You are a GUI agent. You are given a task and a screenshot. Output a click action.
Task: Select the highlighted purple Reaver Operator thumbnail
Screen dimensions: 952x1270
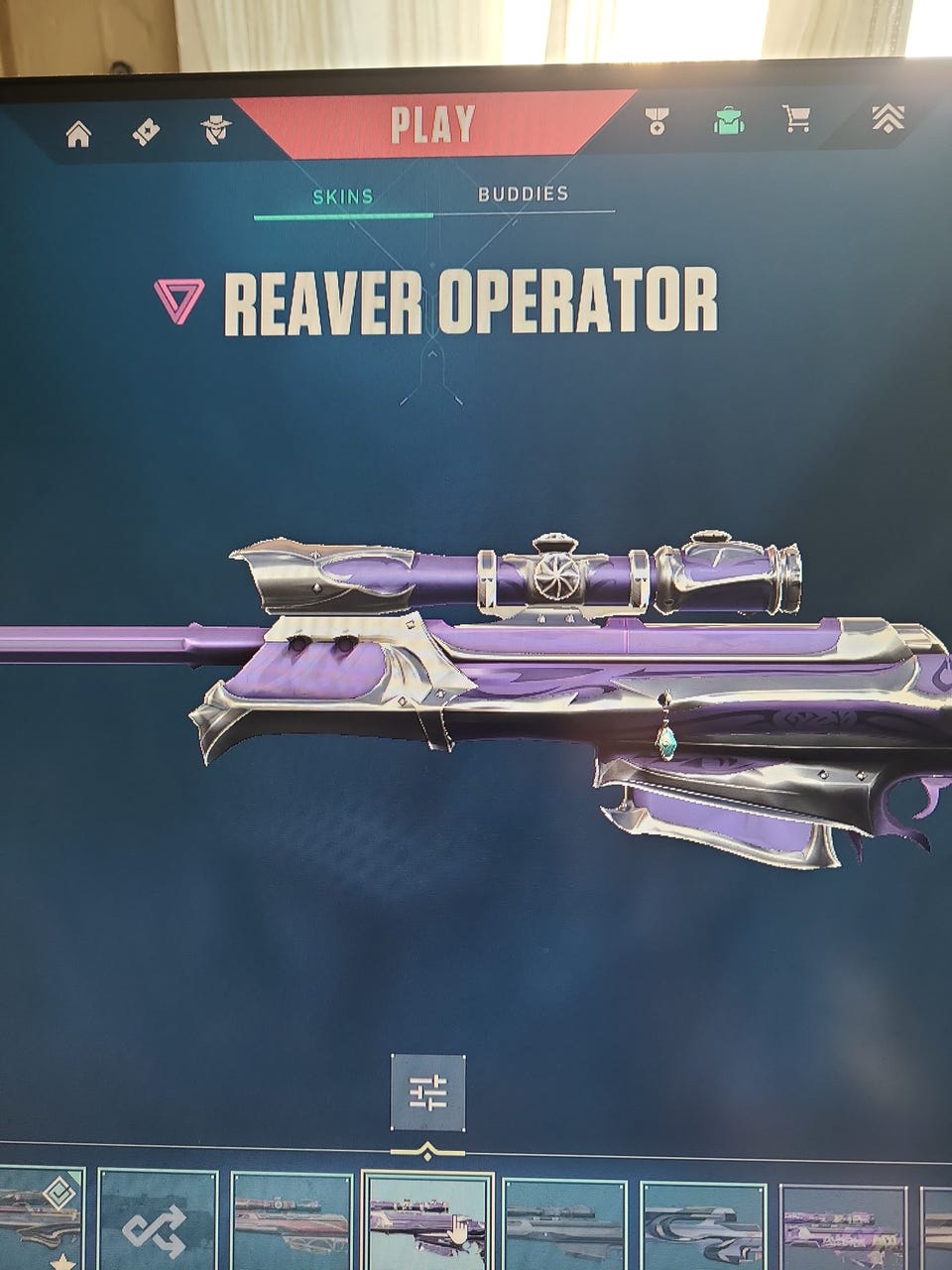427,1222
